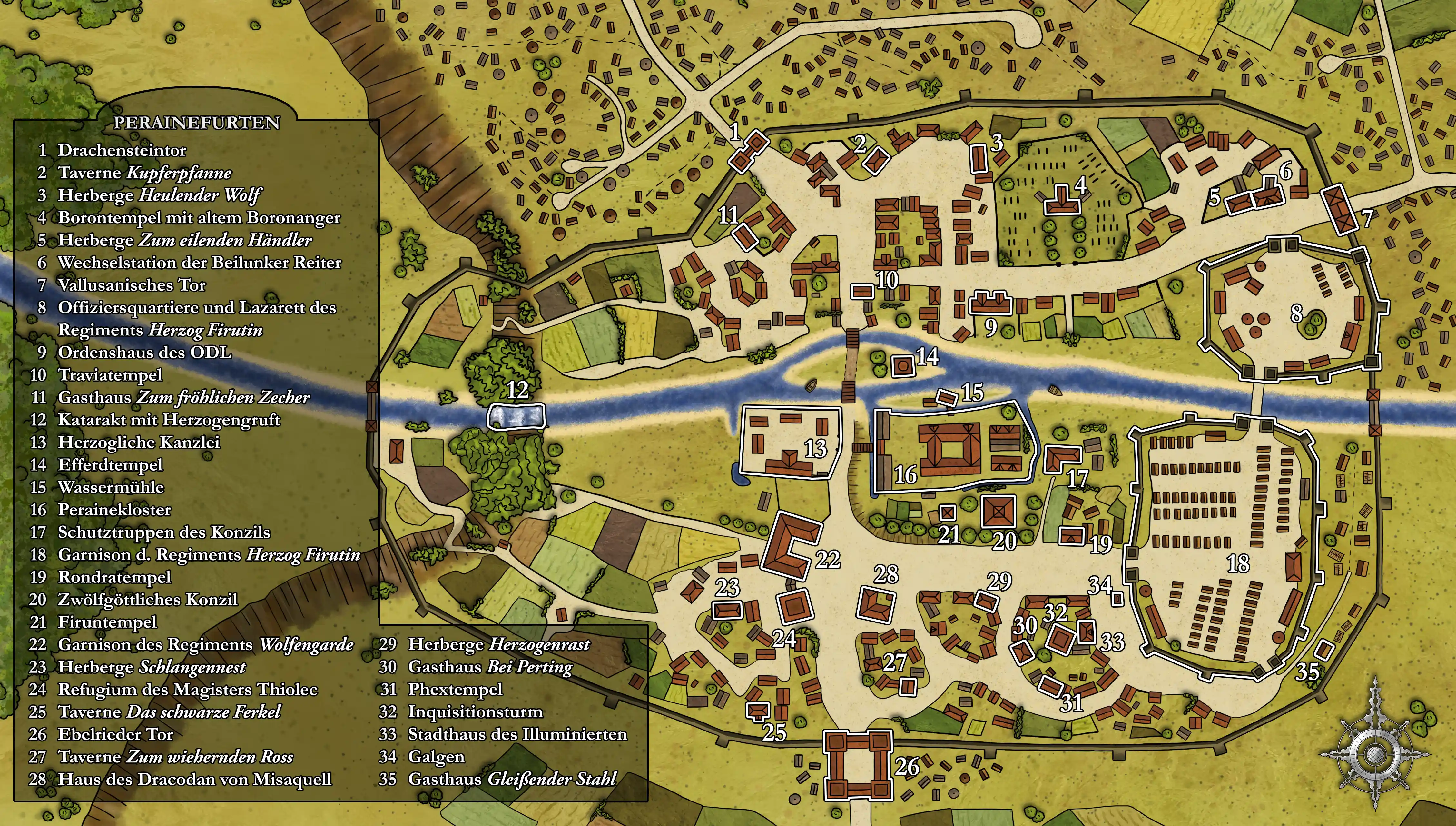Click map marker 18 inside the garrison

point(1238,563)
